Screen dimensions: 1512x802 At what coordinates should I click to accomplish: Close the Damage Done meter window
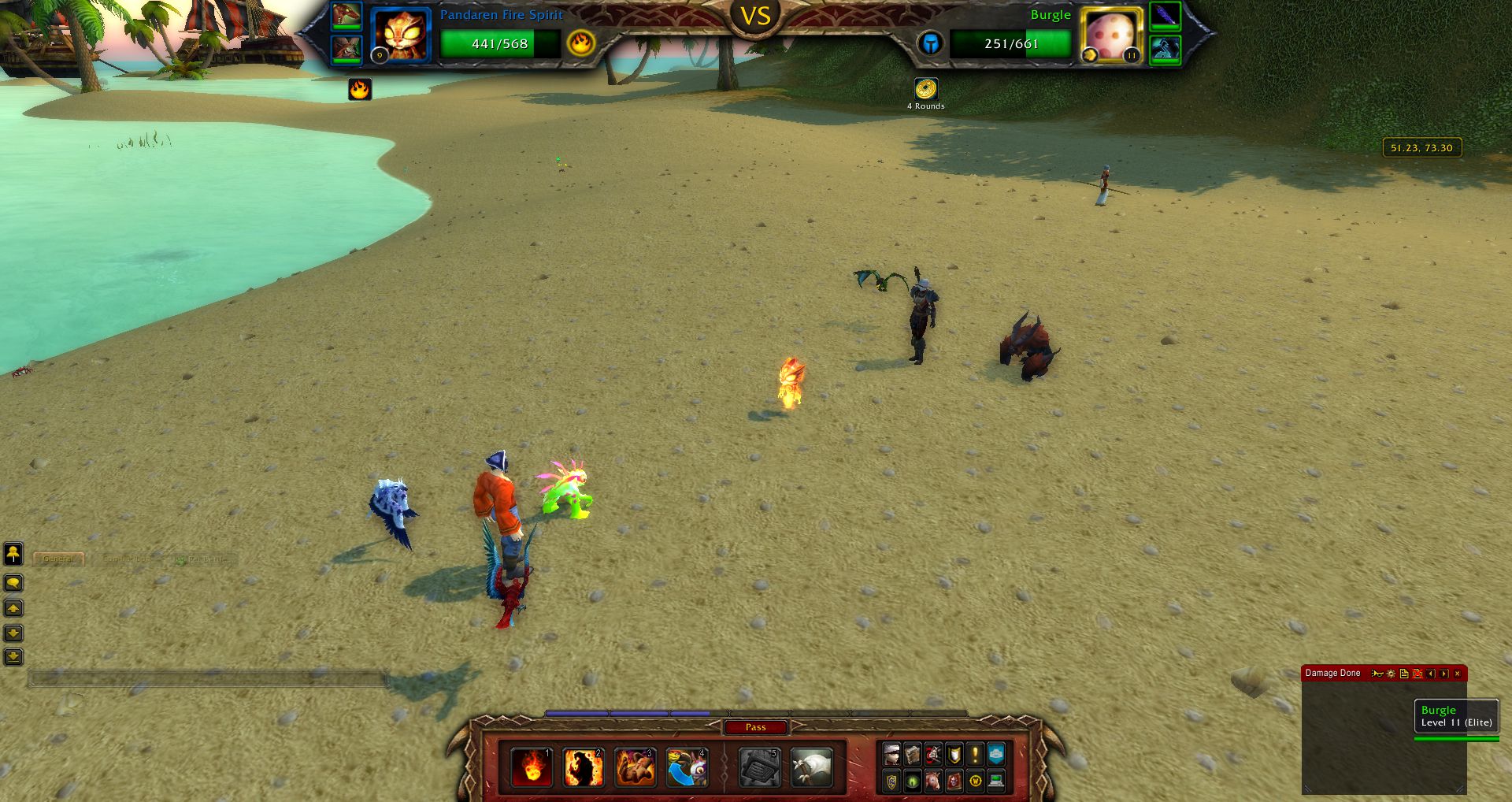pyautogui.click(x=1458, y=674)
